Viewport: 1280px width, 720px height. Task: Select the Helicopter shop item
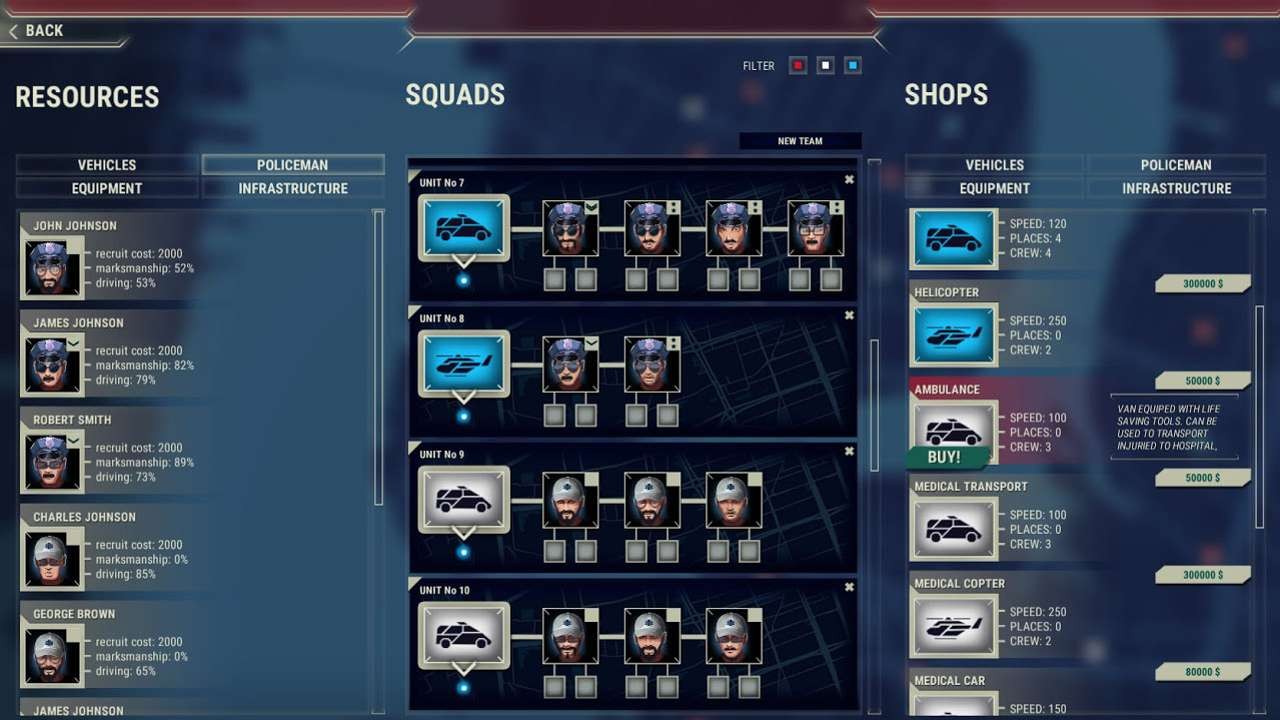953,336
